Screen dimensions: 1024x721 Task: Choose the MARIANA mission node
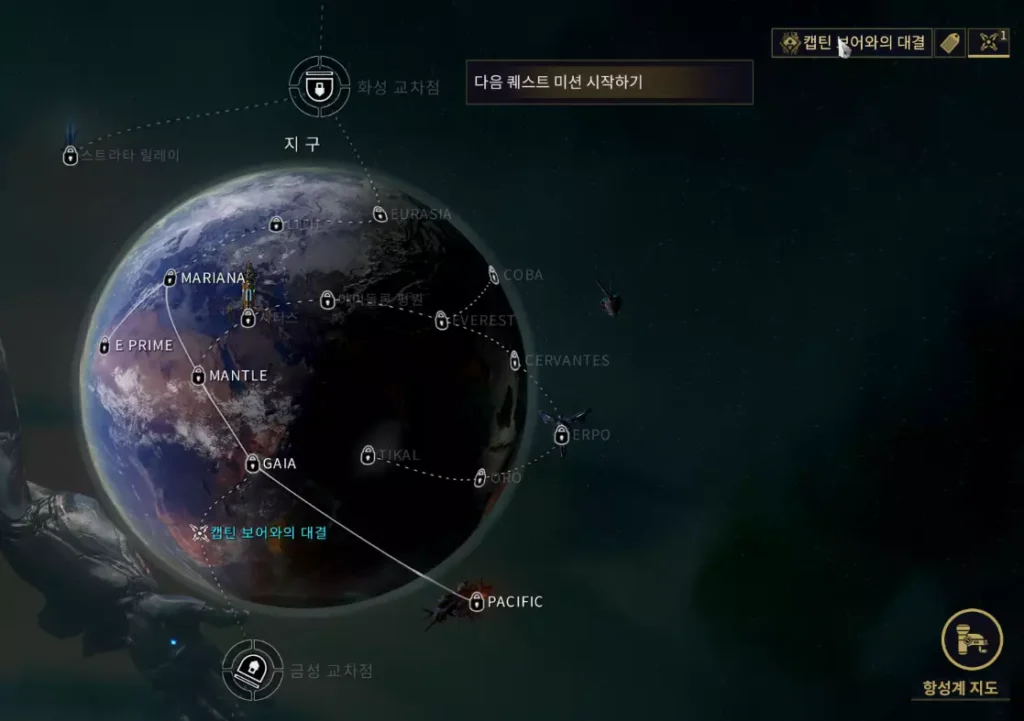[170, 278]
